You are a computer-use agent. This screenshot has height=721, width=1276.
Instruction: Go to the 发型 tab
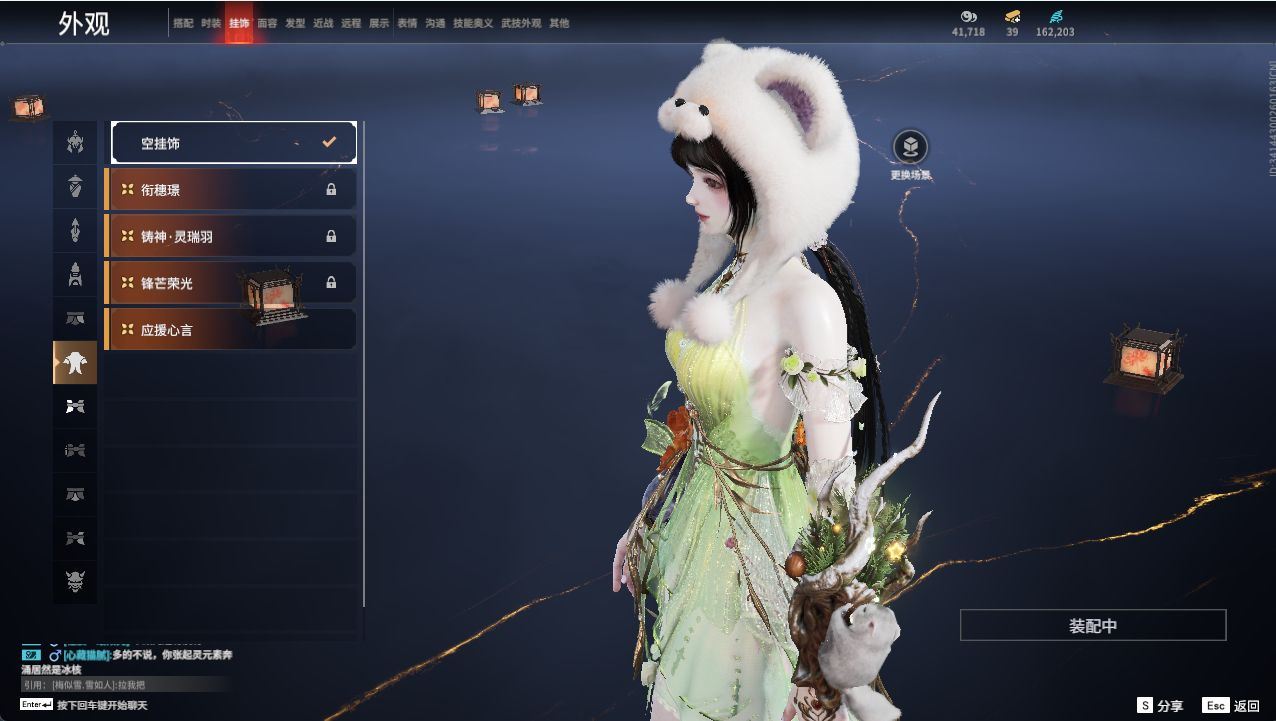point(295,23)
